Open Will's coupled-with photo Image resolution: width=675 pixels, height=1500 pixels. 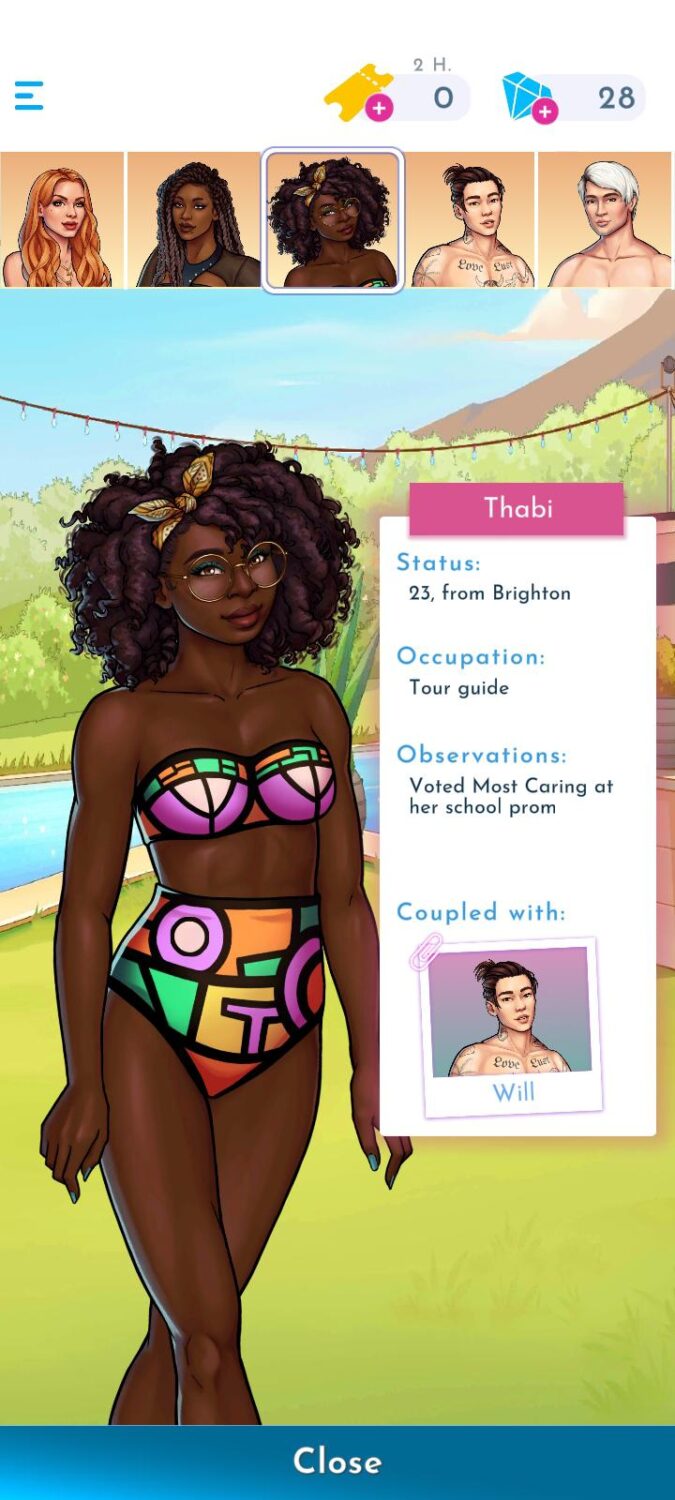click(x=511, y=1027)
